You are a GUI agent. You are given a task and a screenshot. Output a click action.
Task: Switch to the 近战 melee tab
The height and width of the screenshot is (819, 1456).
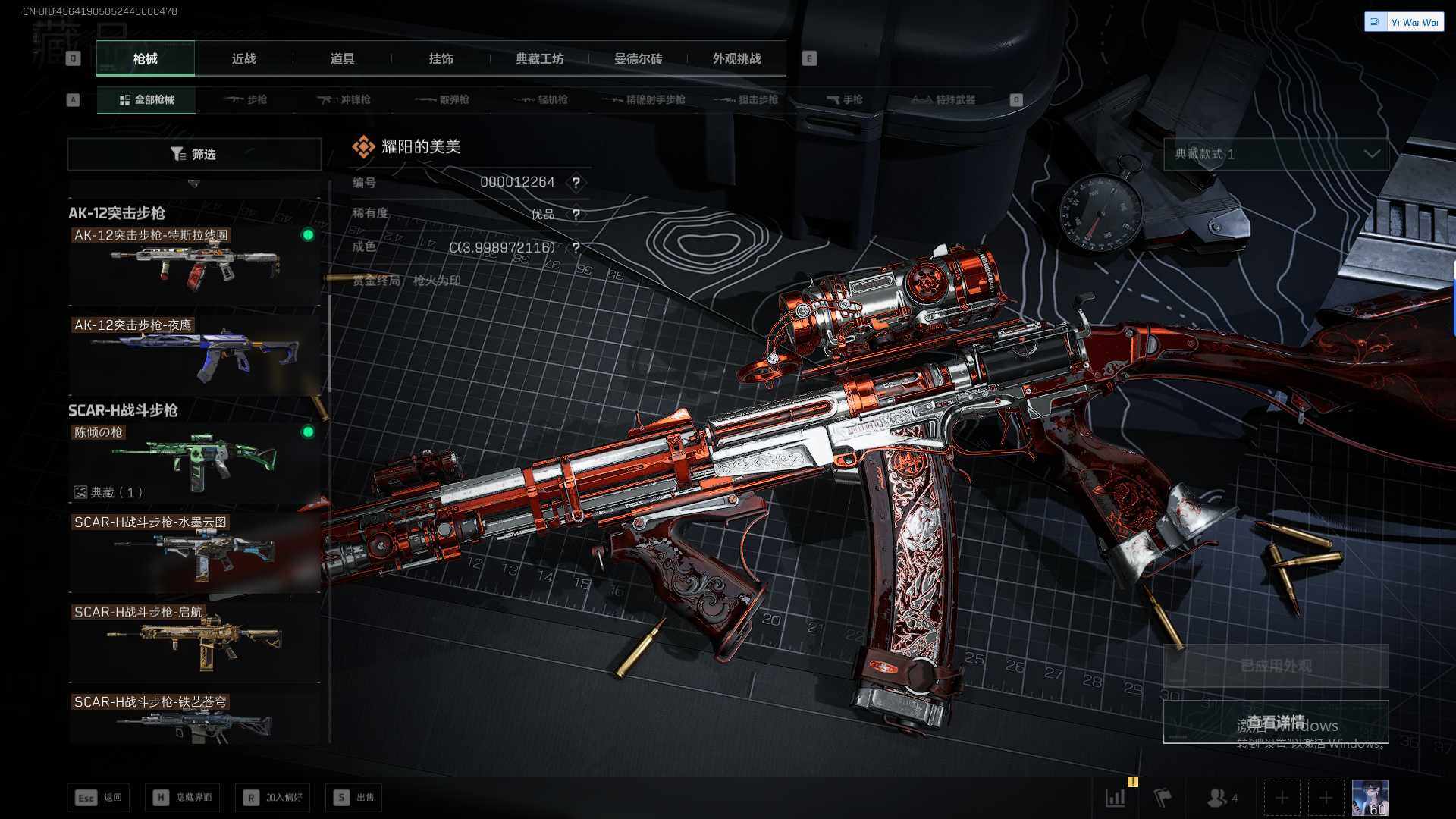pyautogui.click(x=243, y=58)
